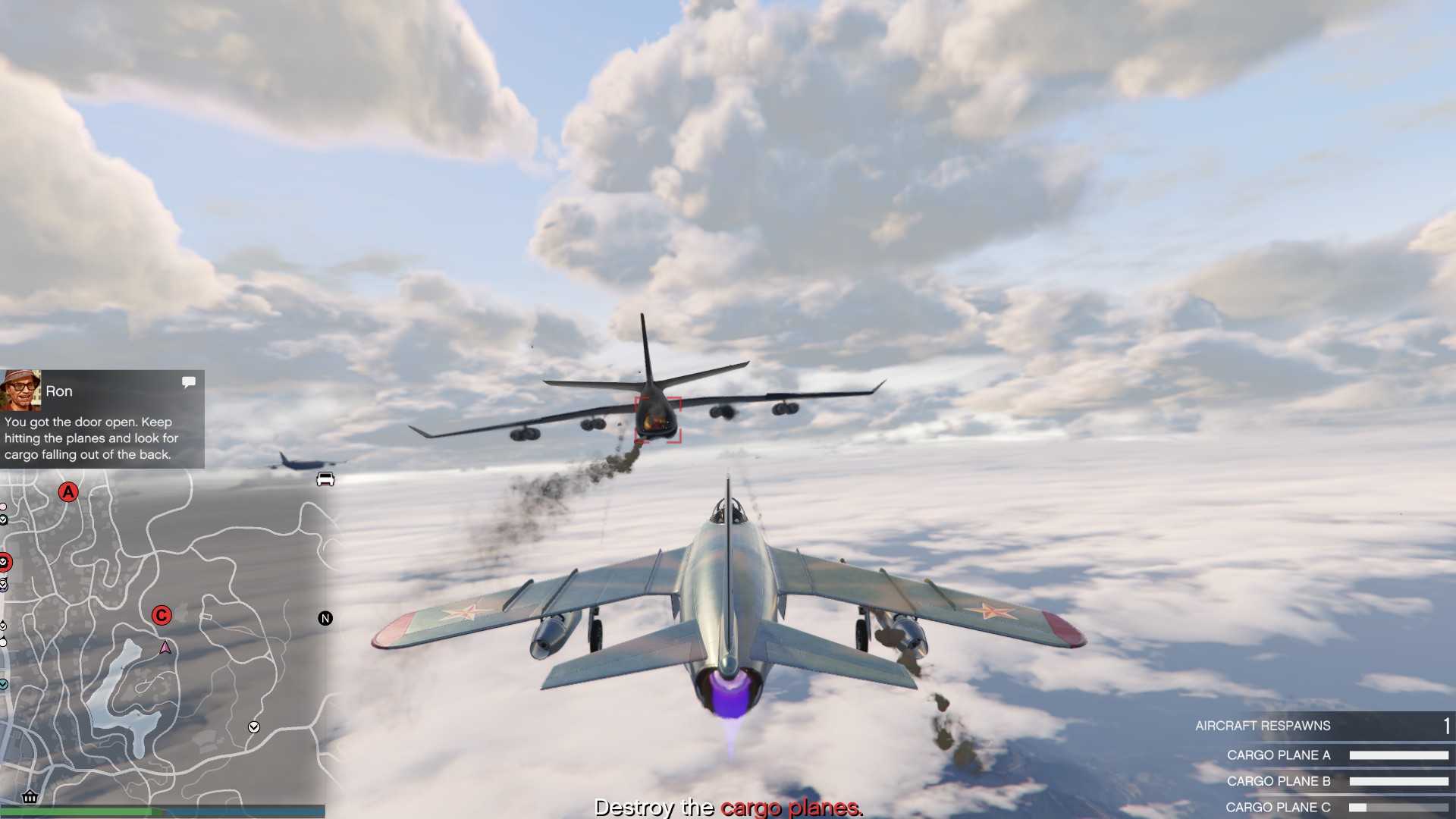Select cargo plane A marker on minimap

click(x=68, y=492)
